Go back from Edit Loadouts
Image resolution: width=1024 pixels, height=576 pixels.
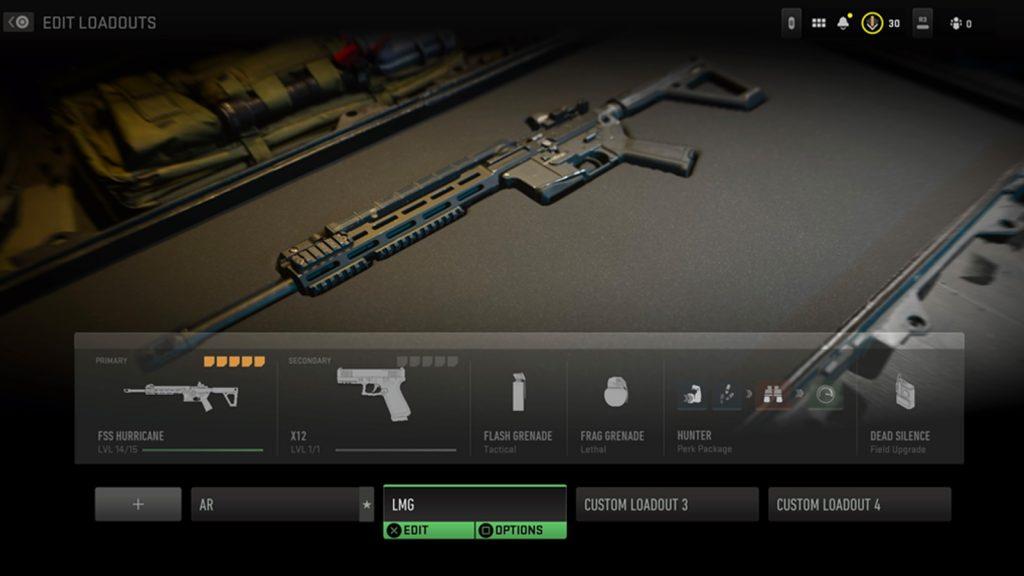(19, 22)
